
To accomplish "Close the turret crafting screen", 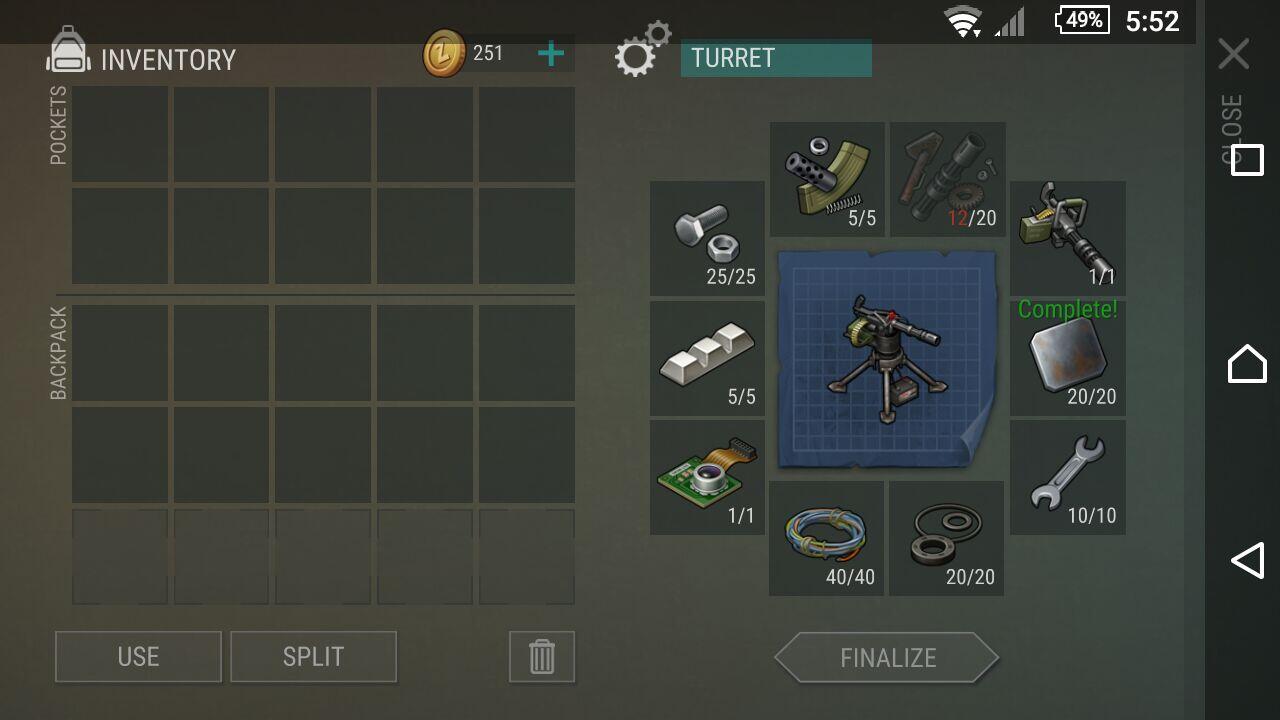I will click(x=1234, y=54).
